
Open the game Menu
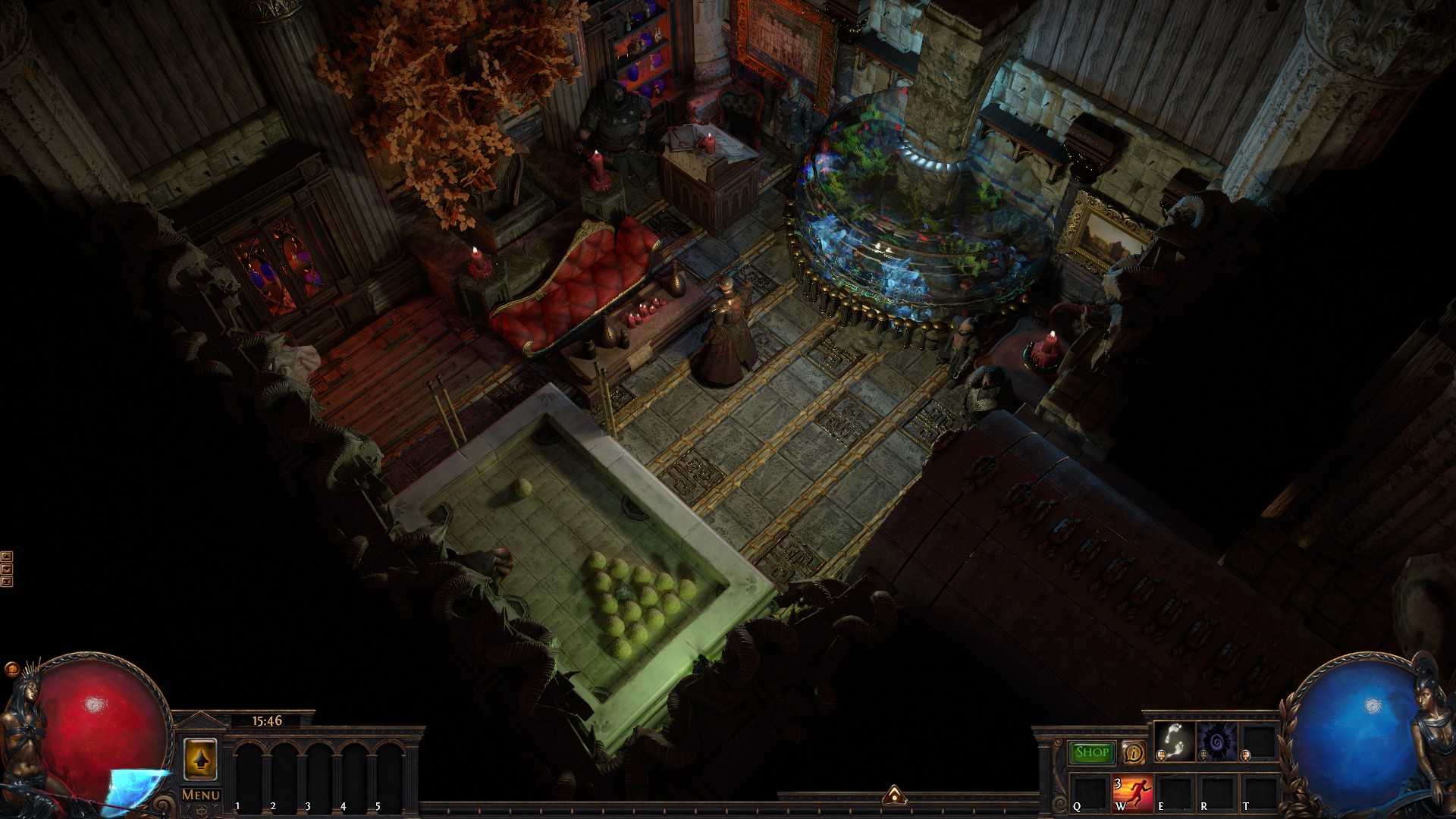[x=201, y=795]
